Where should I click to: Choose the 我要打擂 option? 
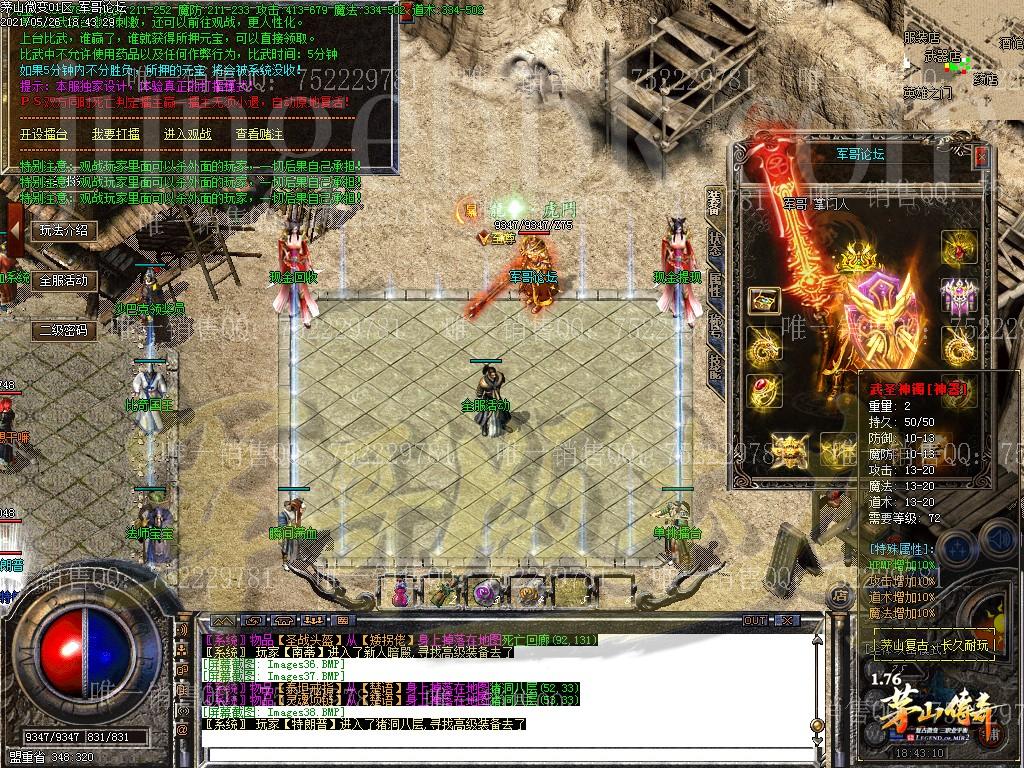(x=116, y=134)
